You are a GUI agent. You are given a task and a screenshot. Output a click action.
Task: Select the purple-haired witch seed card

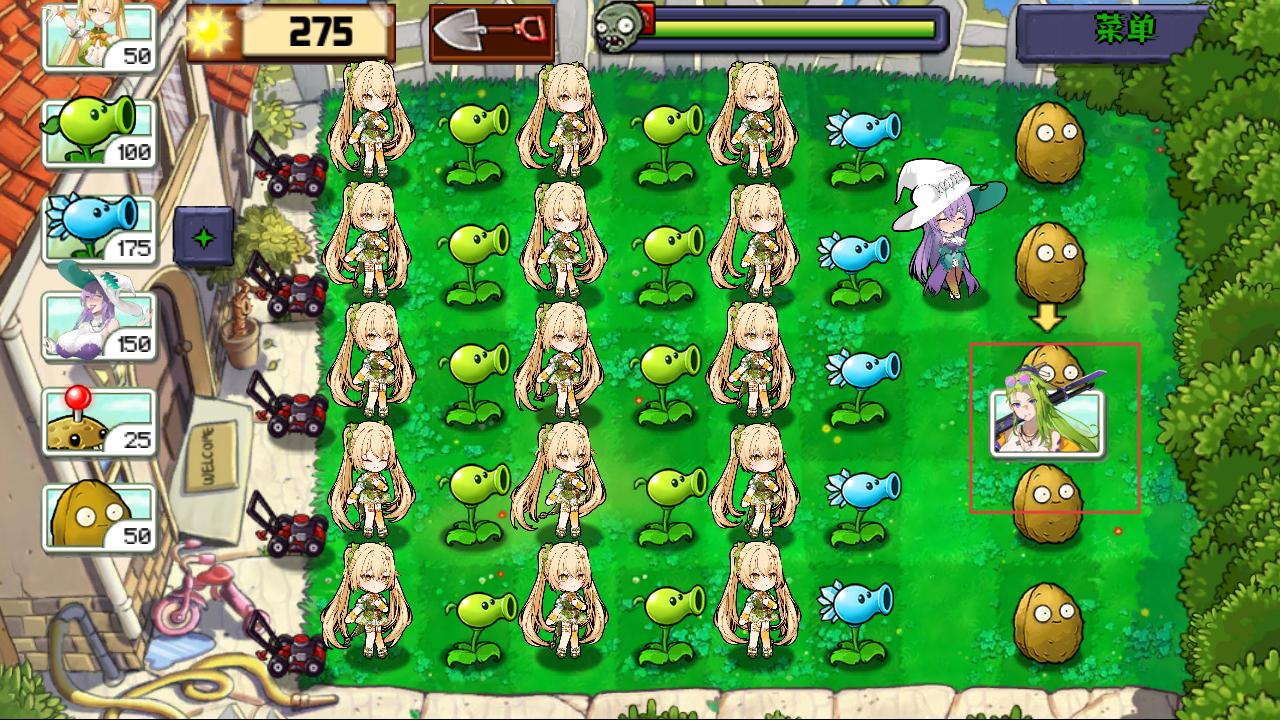99,325
